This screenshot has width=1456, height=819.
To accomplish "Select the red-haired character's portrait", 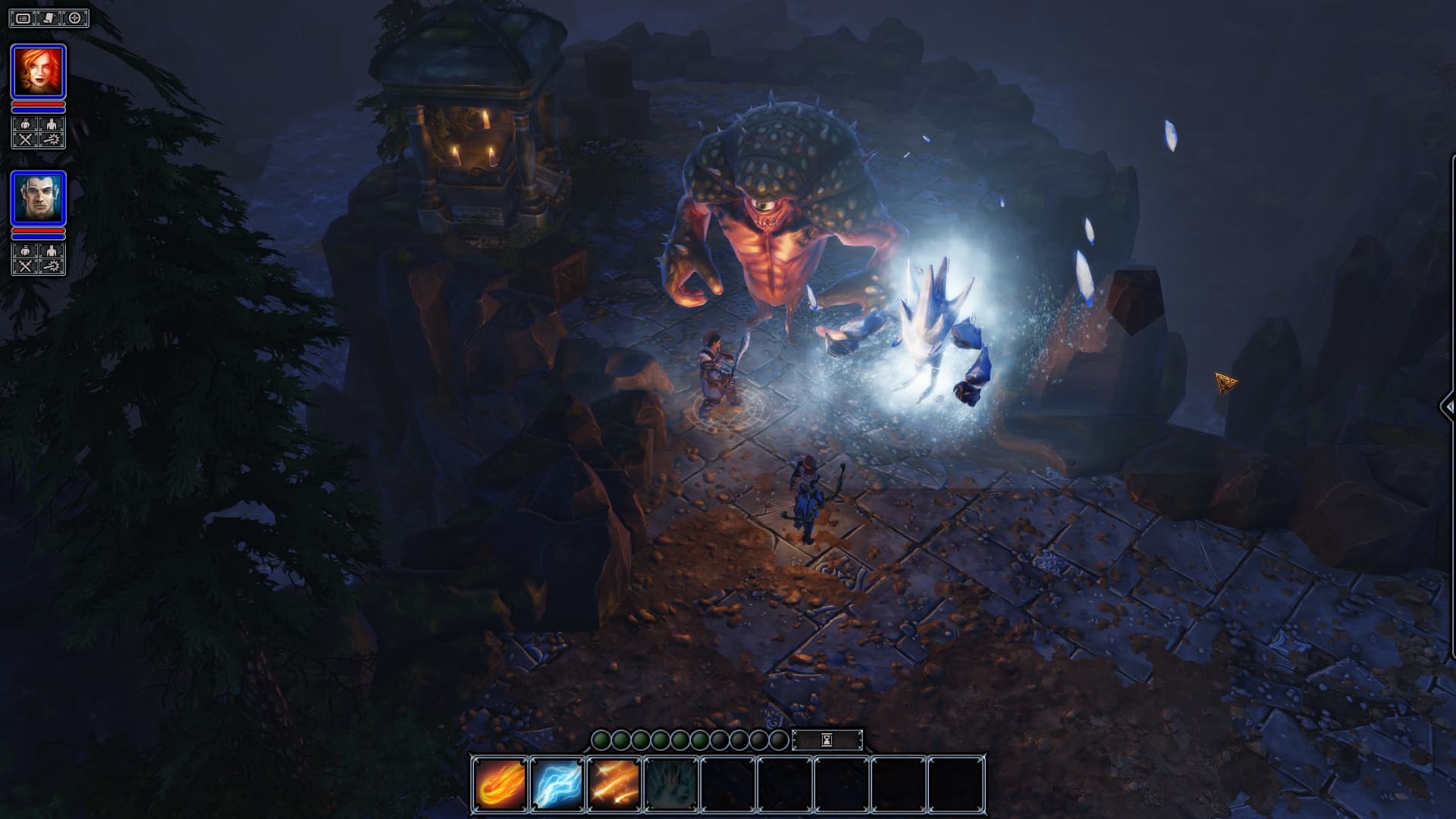I will coord(39,70).
